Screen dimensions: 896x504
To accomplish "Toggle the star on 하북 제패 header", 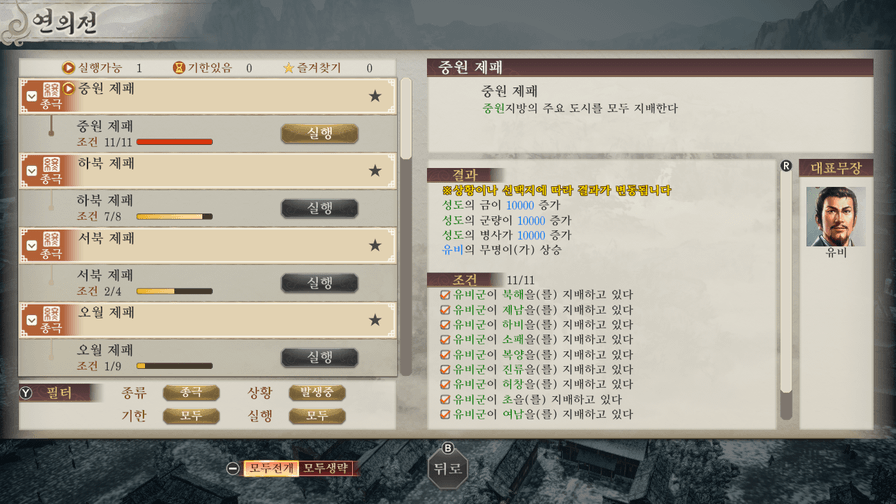I will (375, 171).
